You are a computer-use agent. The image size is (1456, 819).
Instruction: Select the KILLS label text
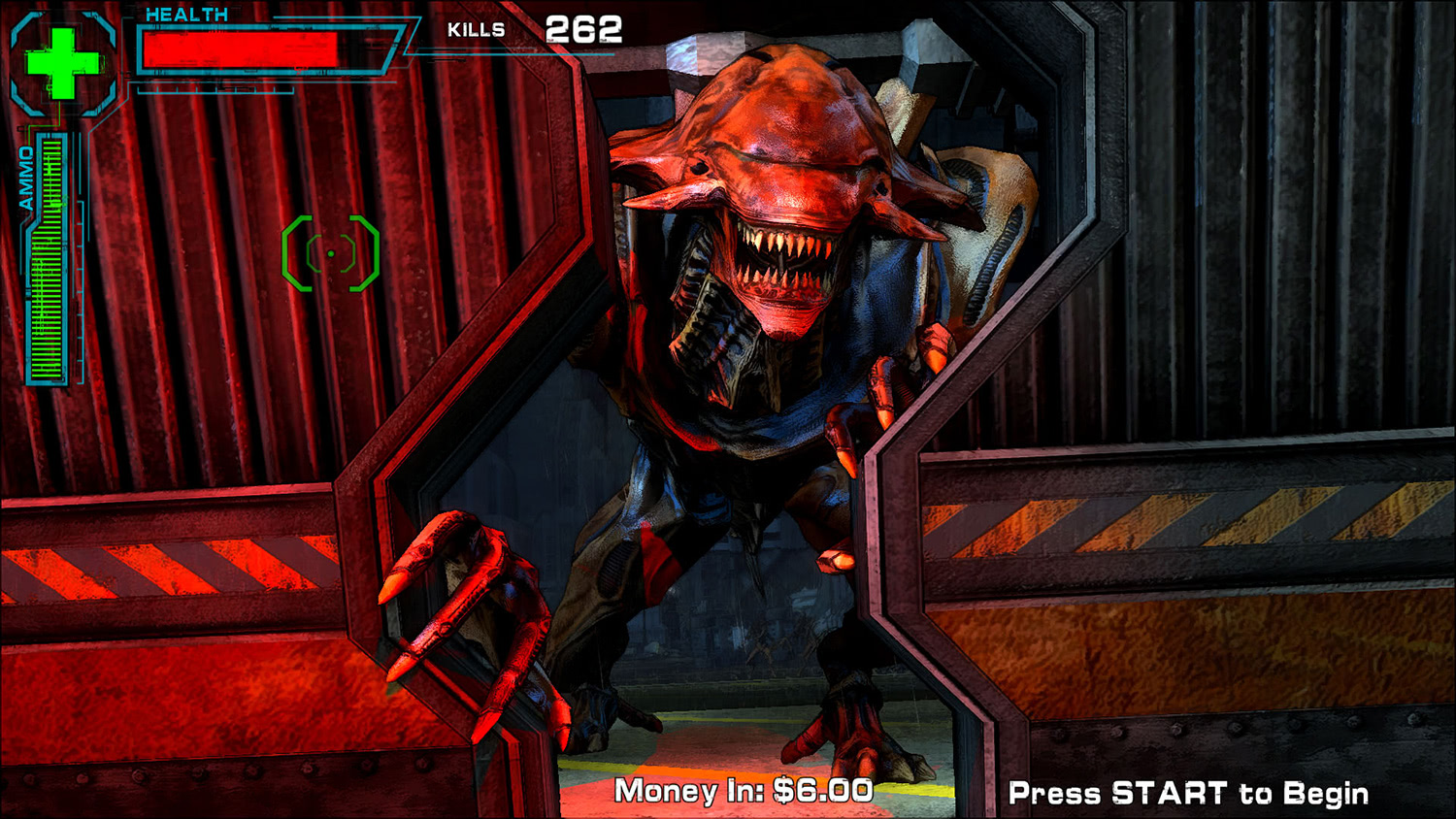(477, 28)
